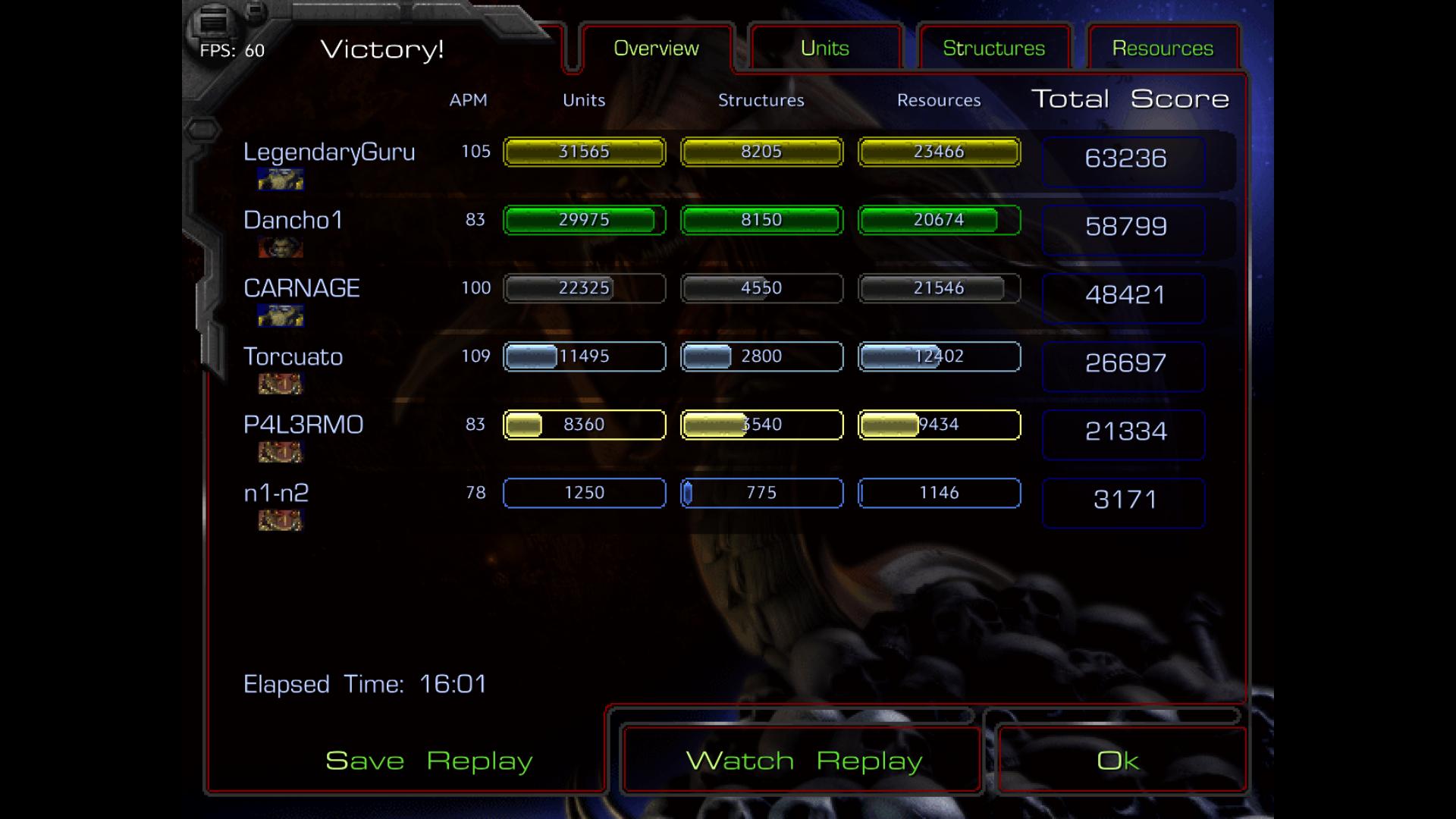Choose the P4L3RMO player entry
This screenshot has width=1456, height=819.
click(303, 425)
